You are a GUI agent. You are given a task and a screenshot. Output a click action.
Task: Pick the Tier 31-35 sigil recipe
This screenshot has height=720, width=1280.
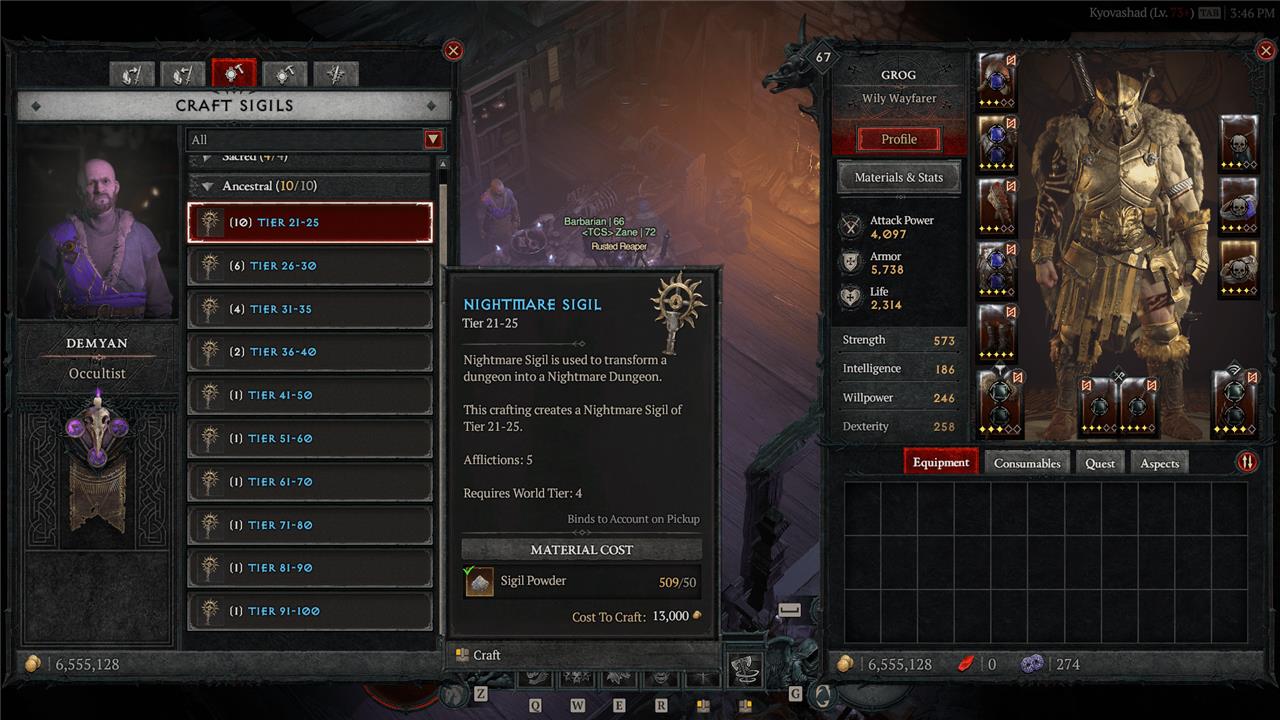click(x=310, y=309)
